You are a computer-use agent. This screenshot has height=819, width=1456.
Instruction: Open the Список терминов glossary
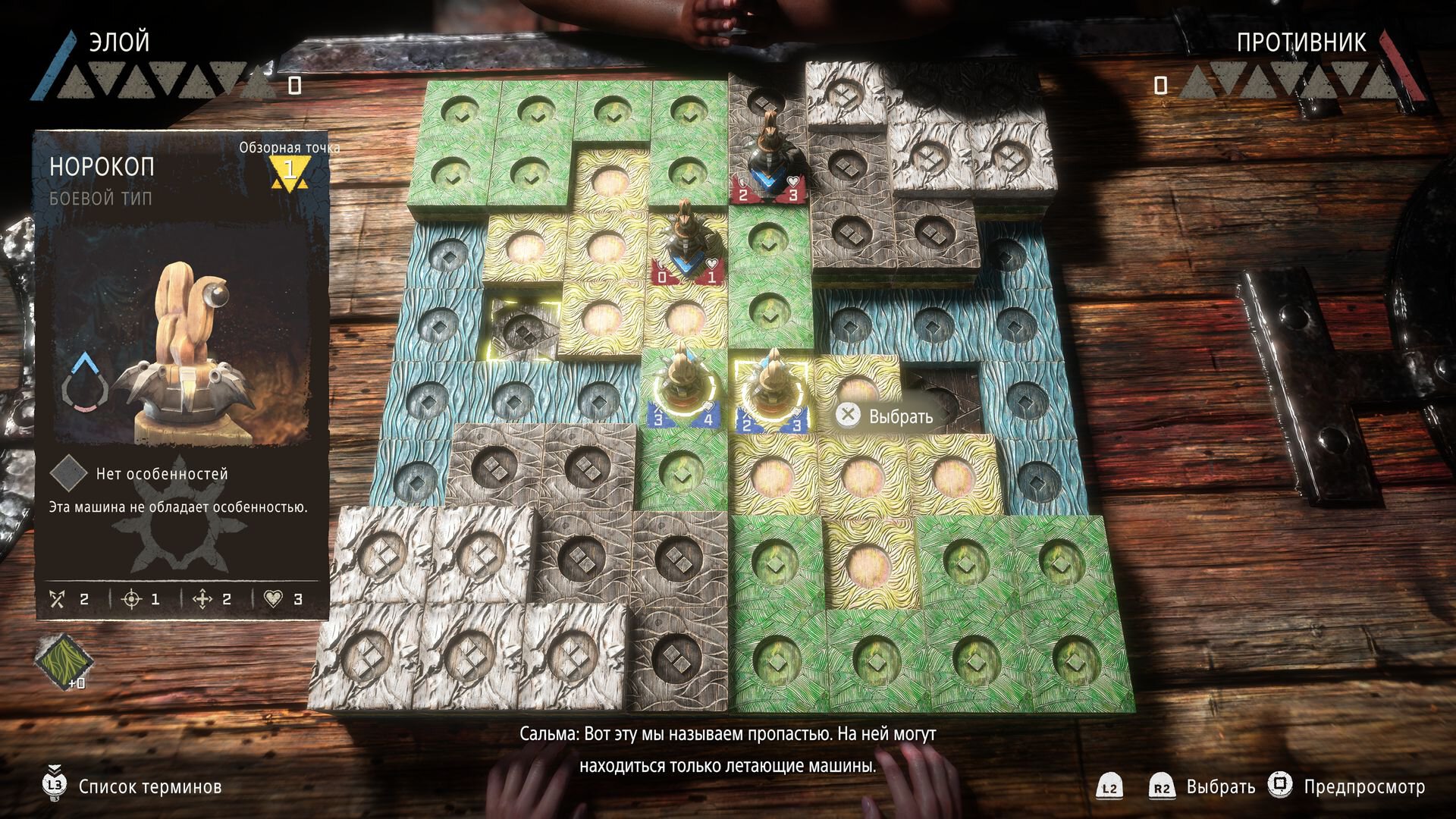[x=149, y=786]
